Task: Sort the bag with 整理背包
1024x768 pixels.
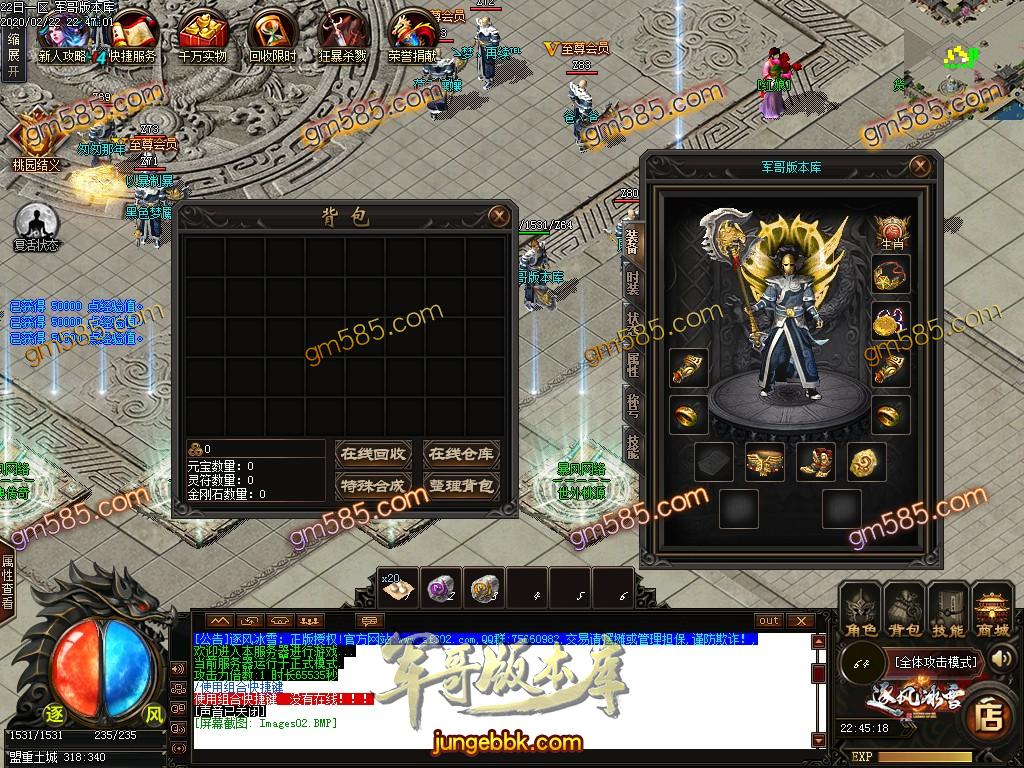Action: pyautogui.click(x=460, y=486)
